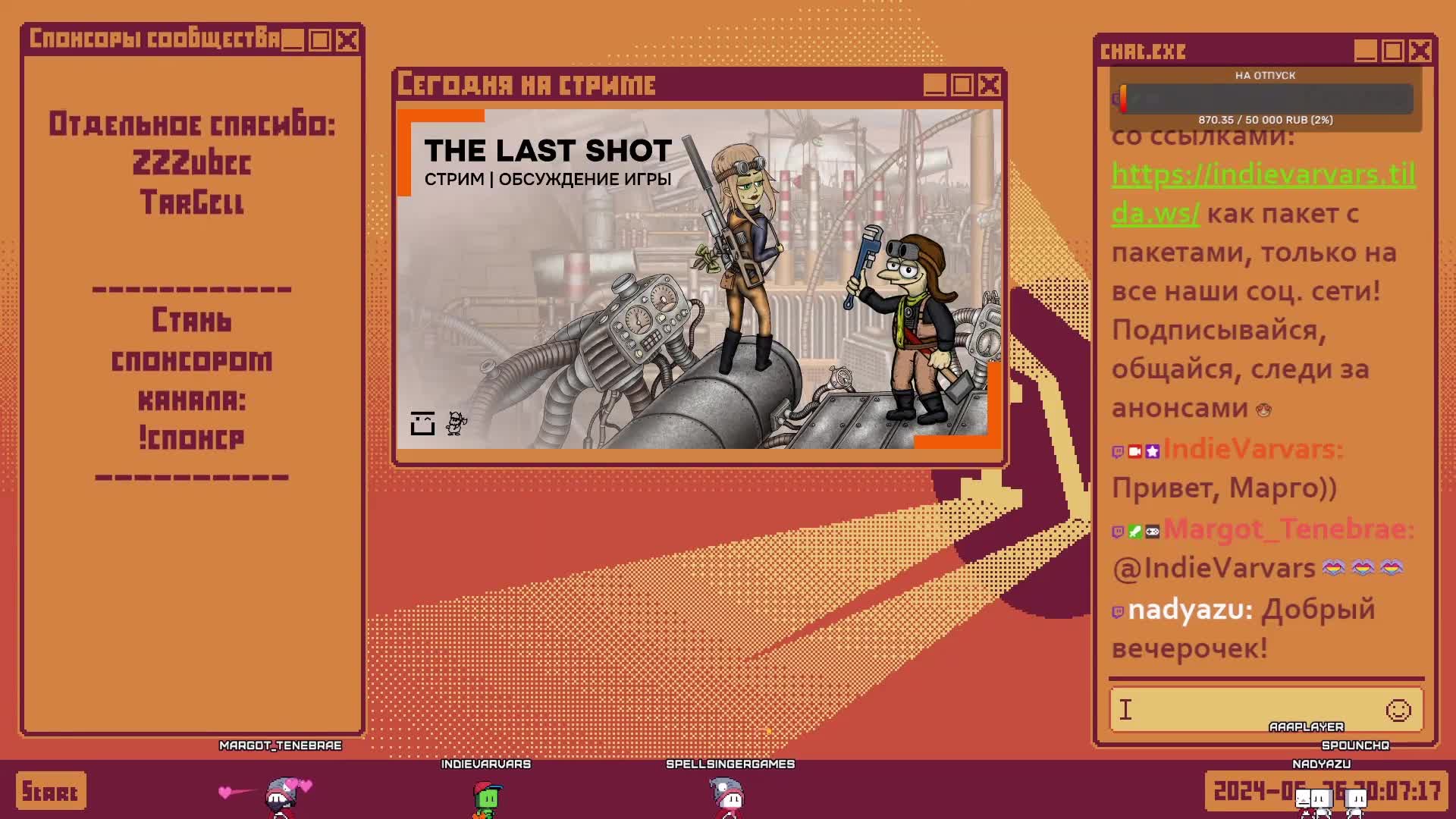Click the square face logo in the artwork corner

tap(423, 422)
